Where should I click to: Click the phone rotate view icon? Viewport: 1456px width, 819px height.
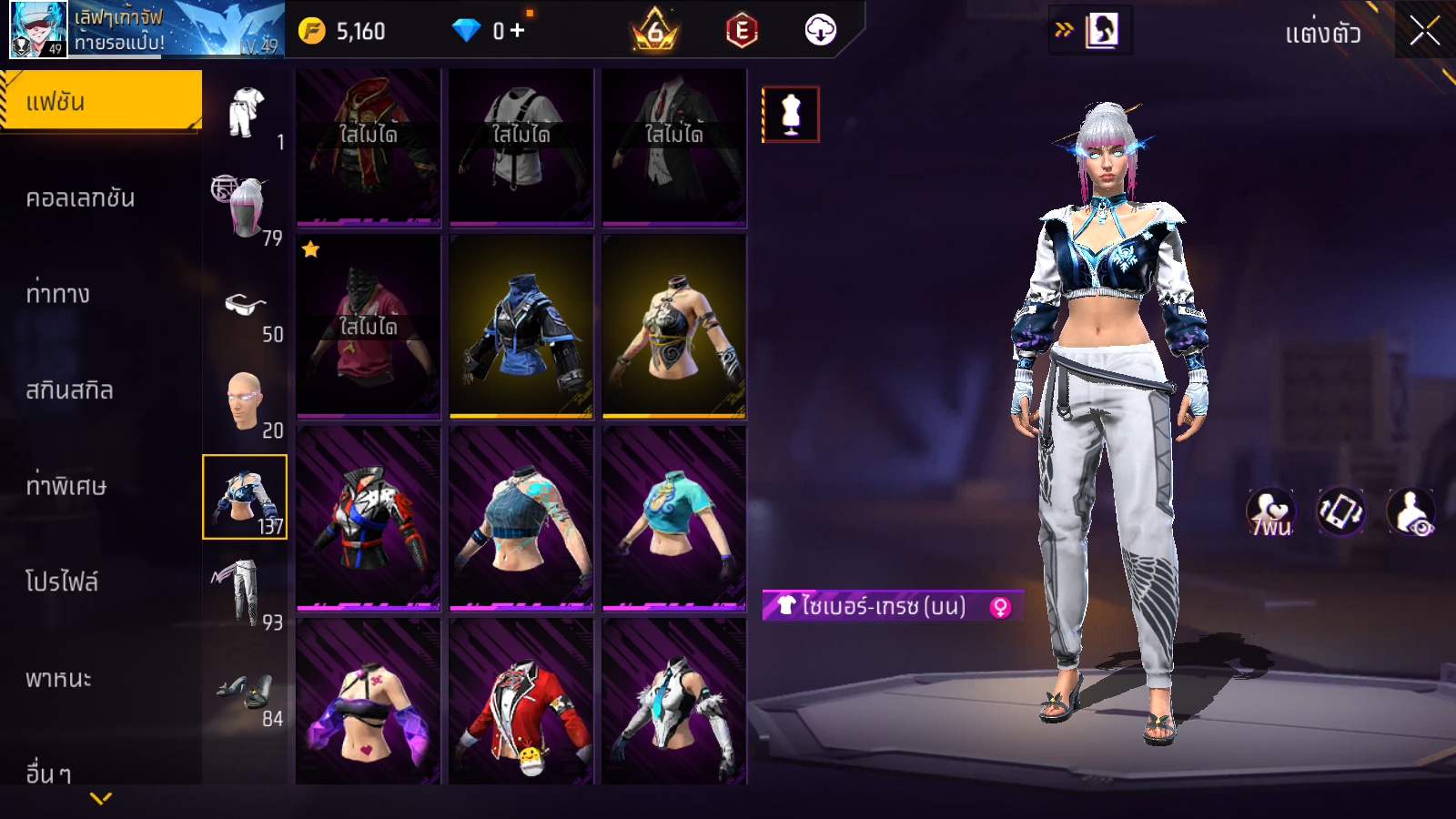click(x=1340, y=511)
